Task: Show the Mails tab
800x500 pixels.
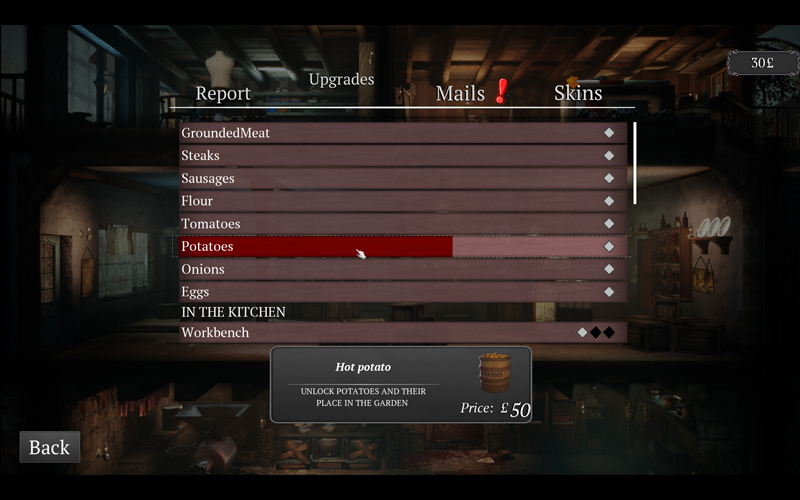Action: pos(461,93)
